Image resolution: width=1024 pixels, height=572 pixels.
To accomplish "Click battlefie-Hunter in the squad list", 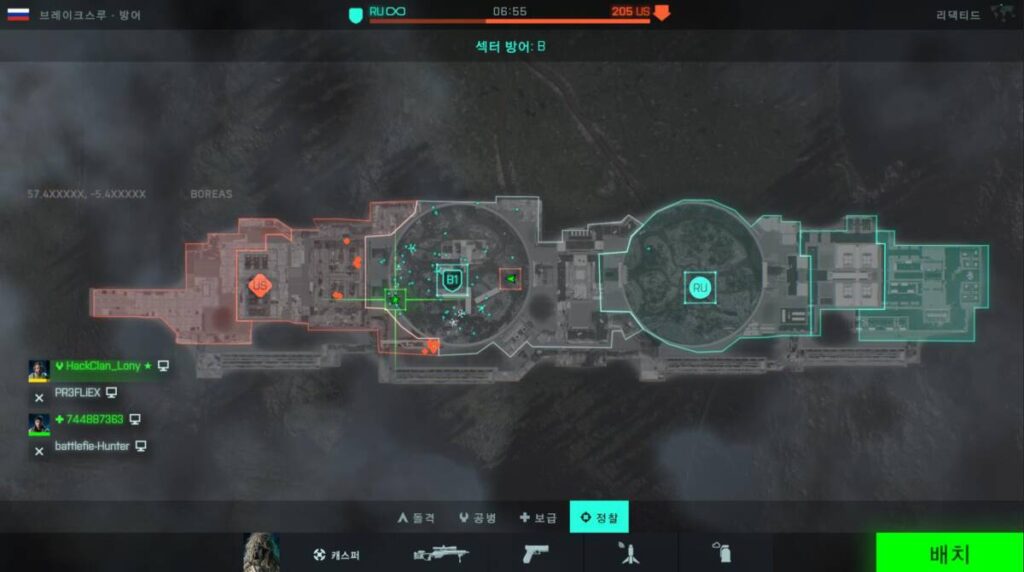I will pos(92,446).
